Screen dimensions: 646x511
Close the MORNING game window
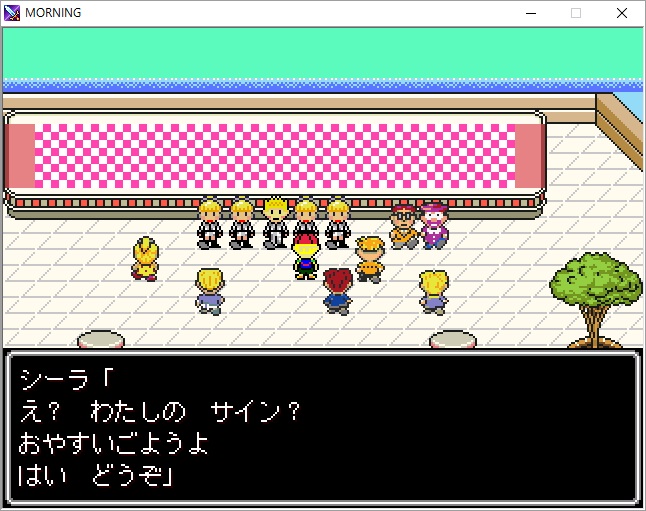[x=622, y=13]
